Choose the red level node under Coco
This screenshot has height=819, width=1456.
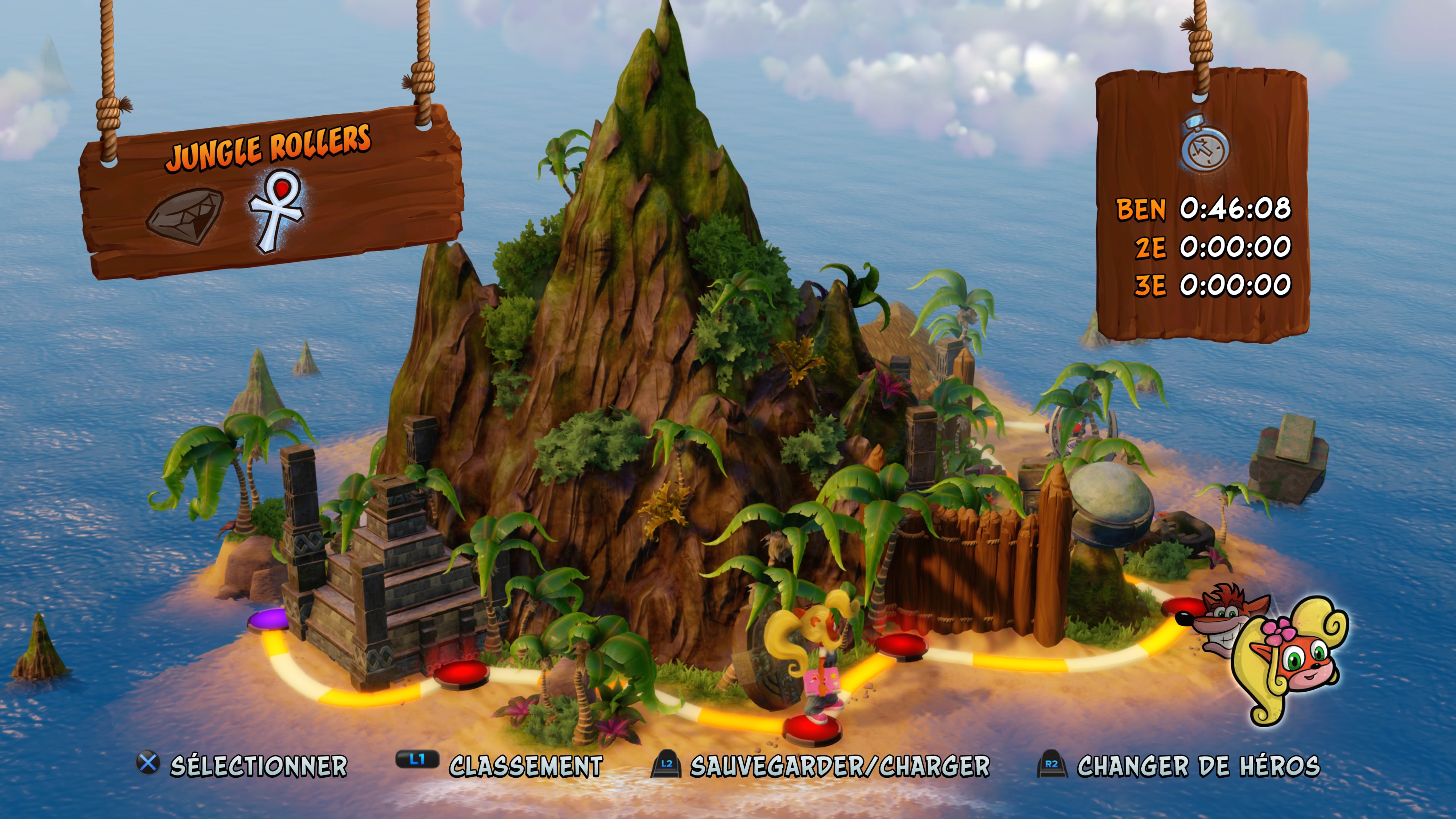pyautogui.click(x=812, y=730)
